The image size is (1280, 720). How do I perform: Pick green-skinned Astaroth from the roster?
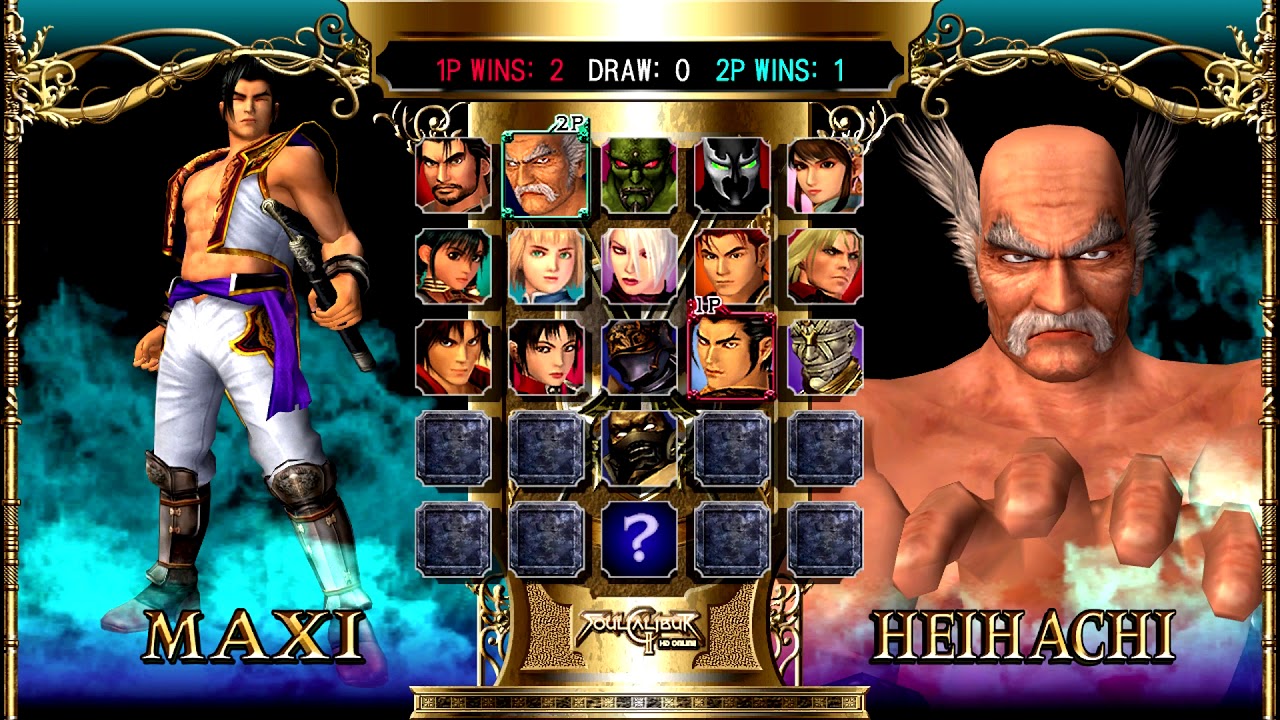(640, 176)
